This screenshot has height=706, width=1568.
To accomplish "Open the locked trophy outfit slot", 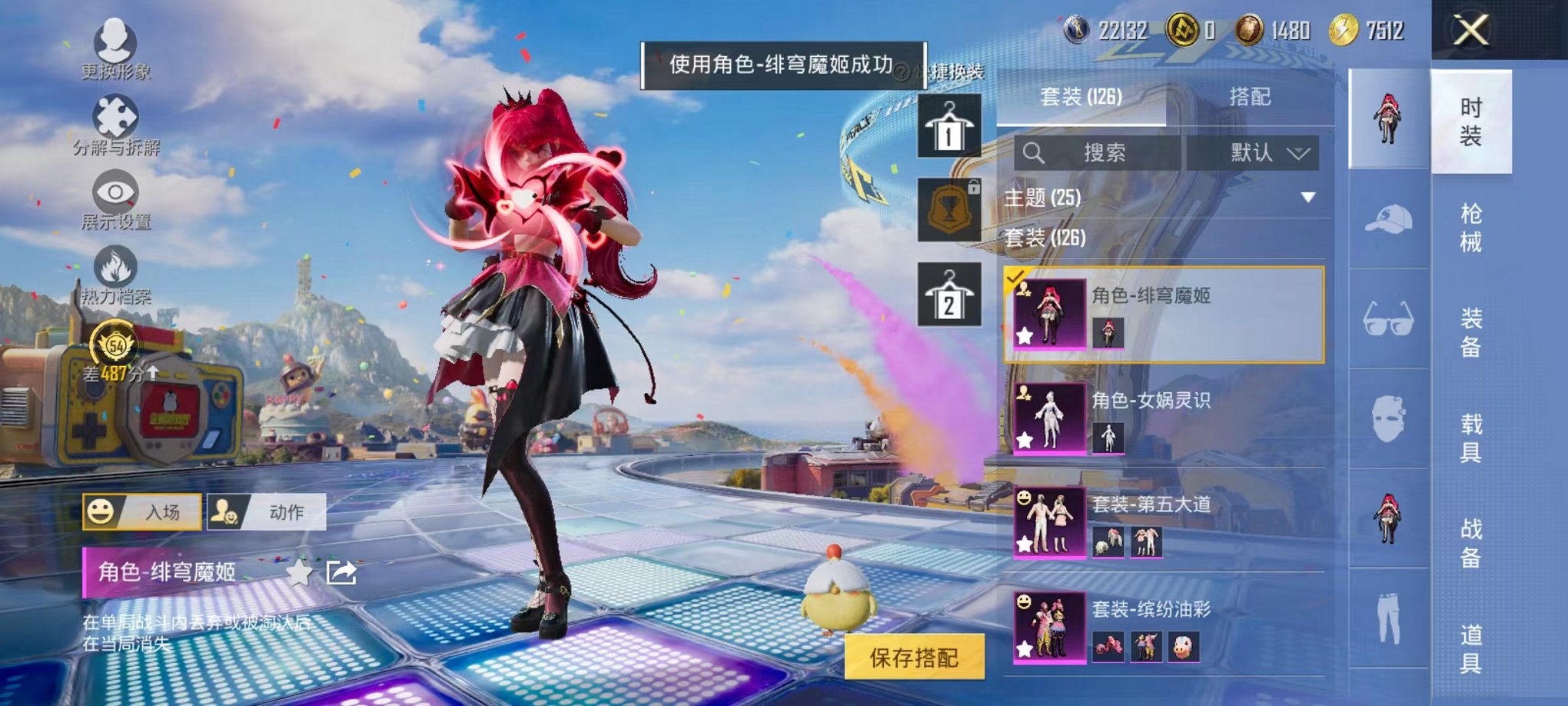I will 951,209.
